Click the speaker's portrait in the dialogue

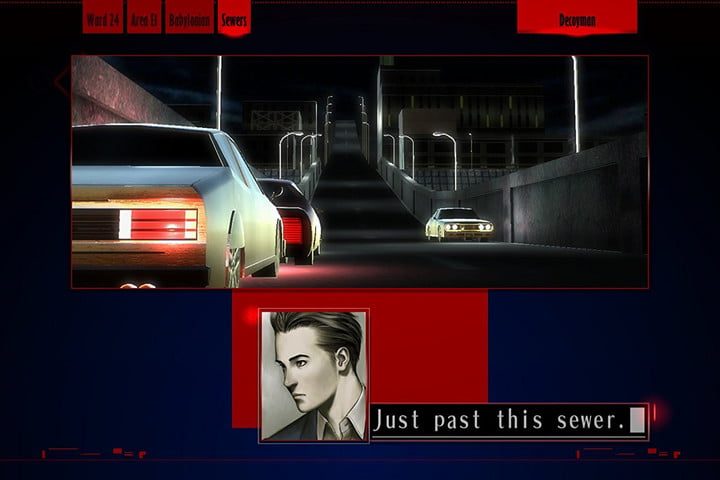(x=314, y=375)
